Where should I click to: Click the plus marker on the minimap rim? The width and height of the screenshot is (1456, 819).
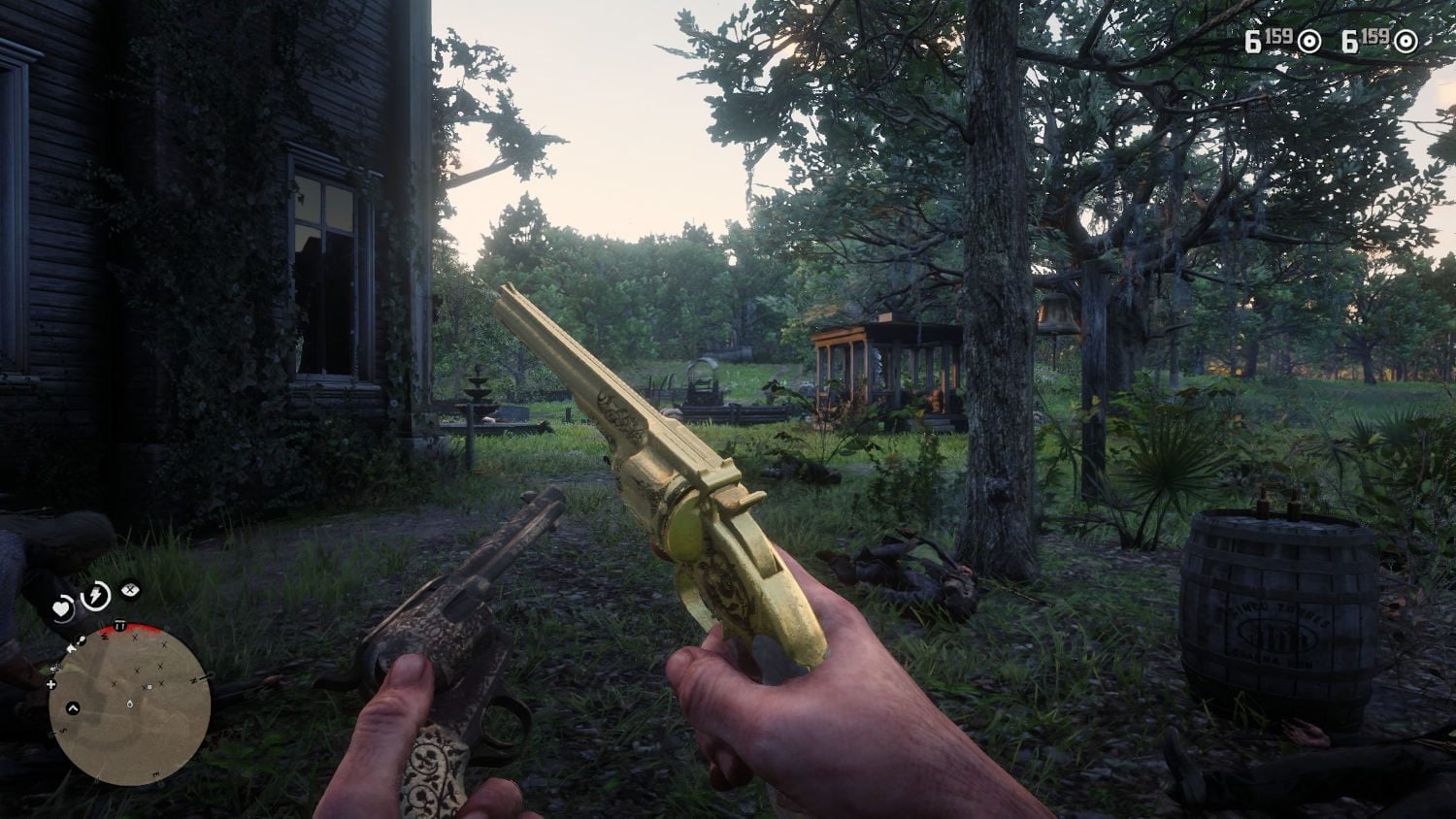point(51,684)
